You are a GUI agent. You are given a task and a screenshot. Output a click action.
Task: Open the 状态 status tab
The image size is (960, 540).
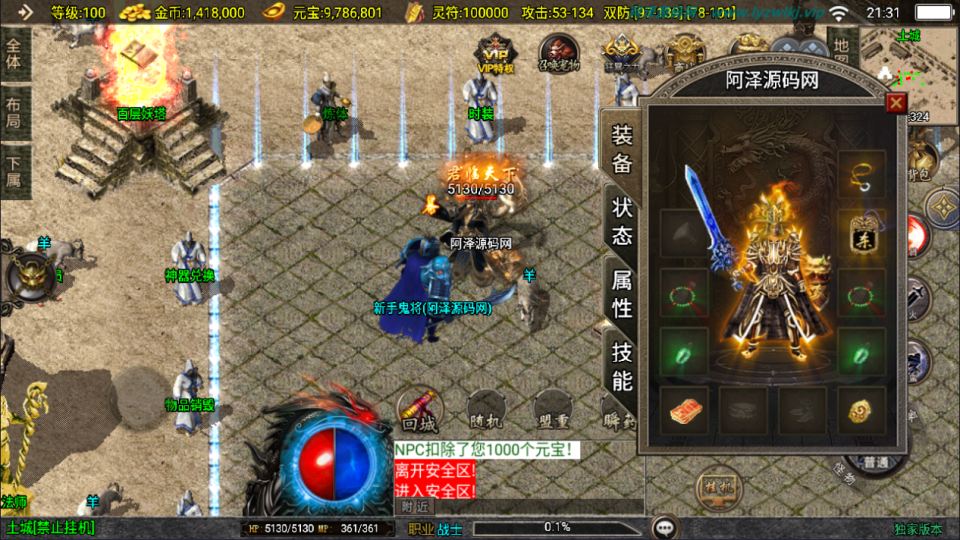[x=622, y=221]
